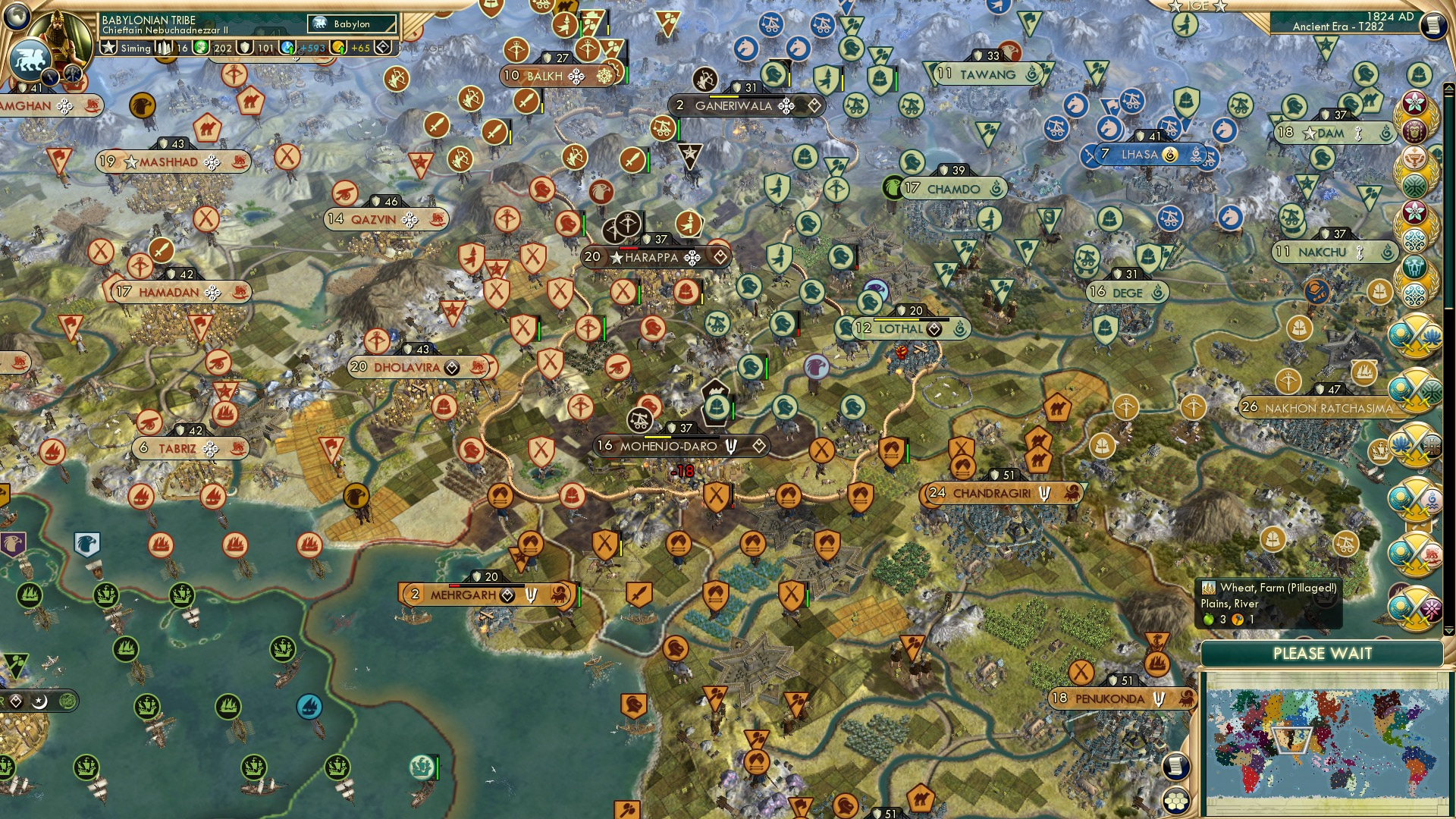Toggle the hex grid minimap options button
This screenshot has height=819, width=1456.
[x=1175, y=800]
